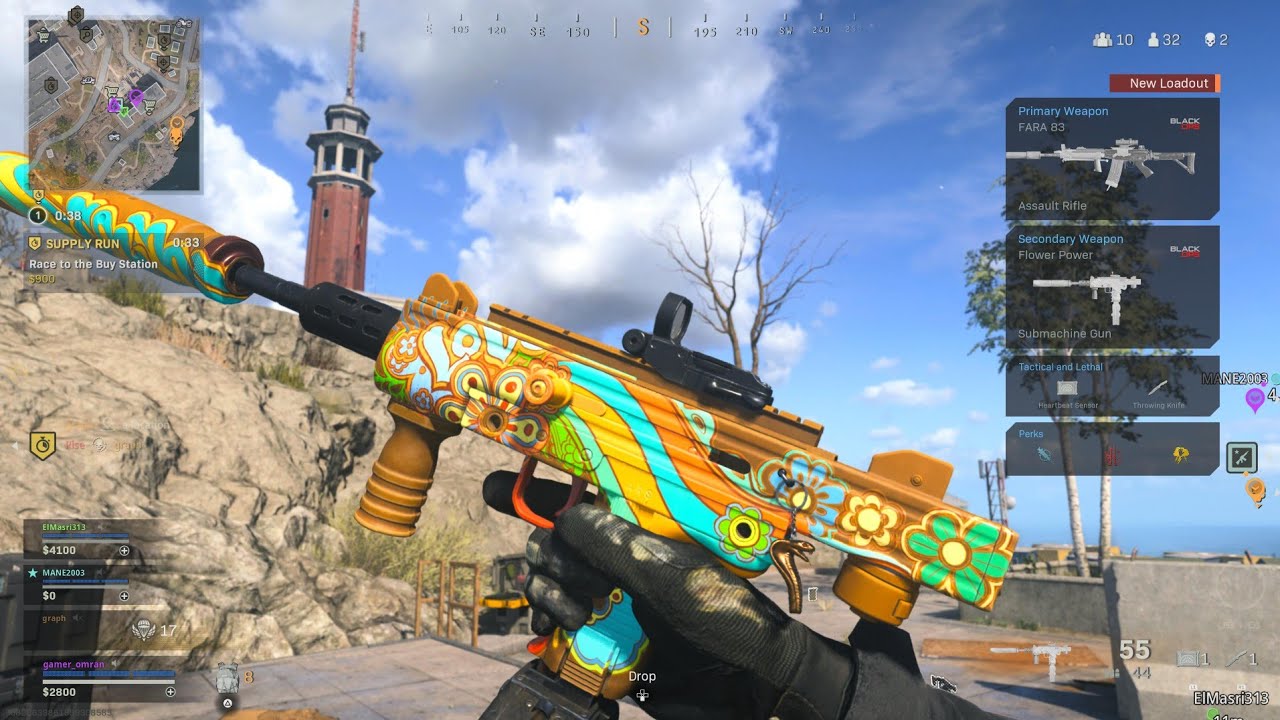Select the Heartbeat Sensor tactical slot
The width and height of the screenshot is (1280, 720).
pos(1066,389)
